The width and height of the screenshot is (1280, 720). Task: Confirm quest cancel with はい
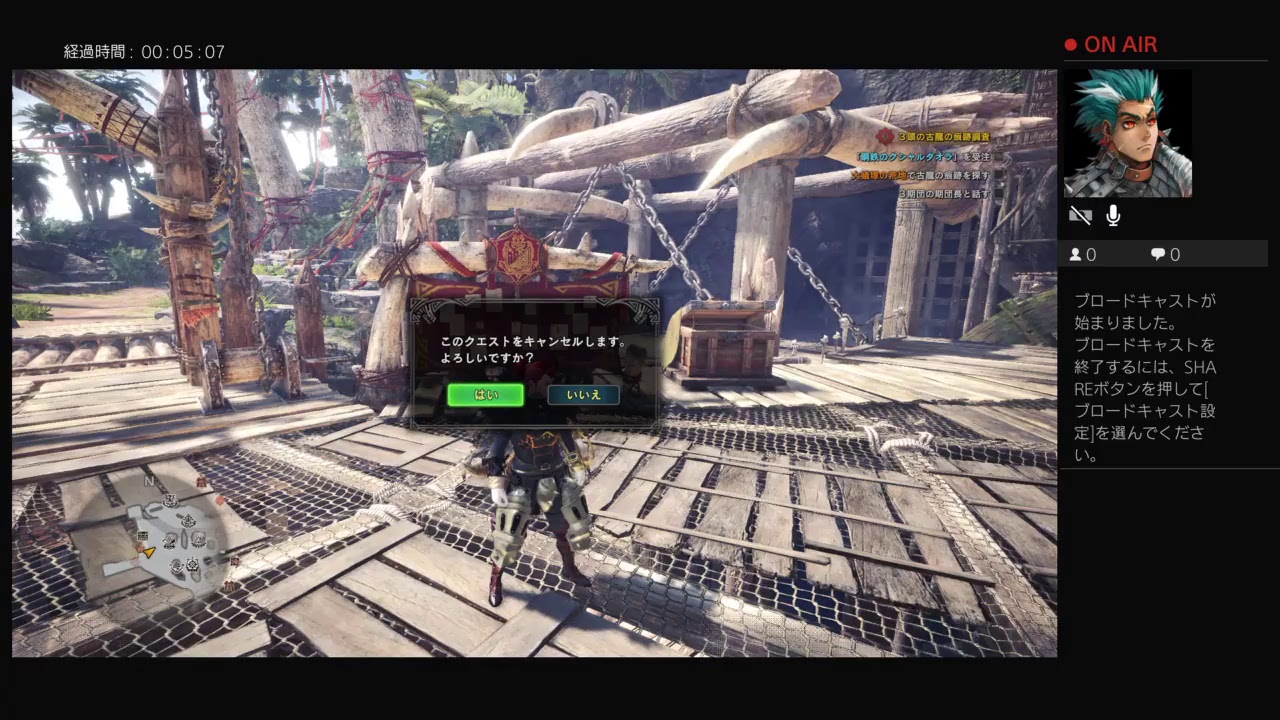[x=485, y=395]
